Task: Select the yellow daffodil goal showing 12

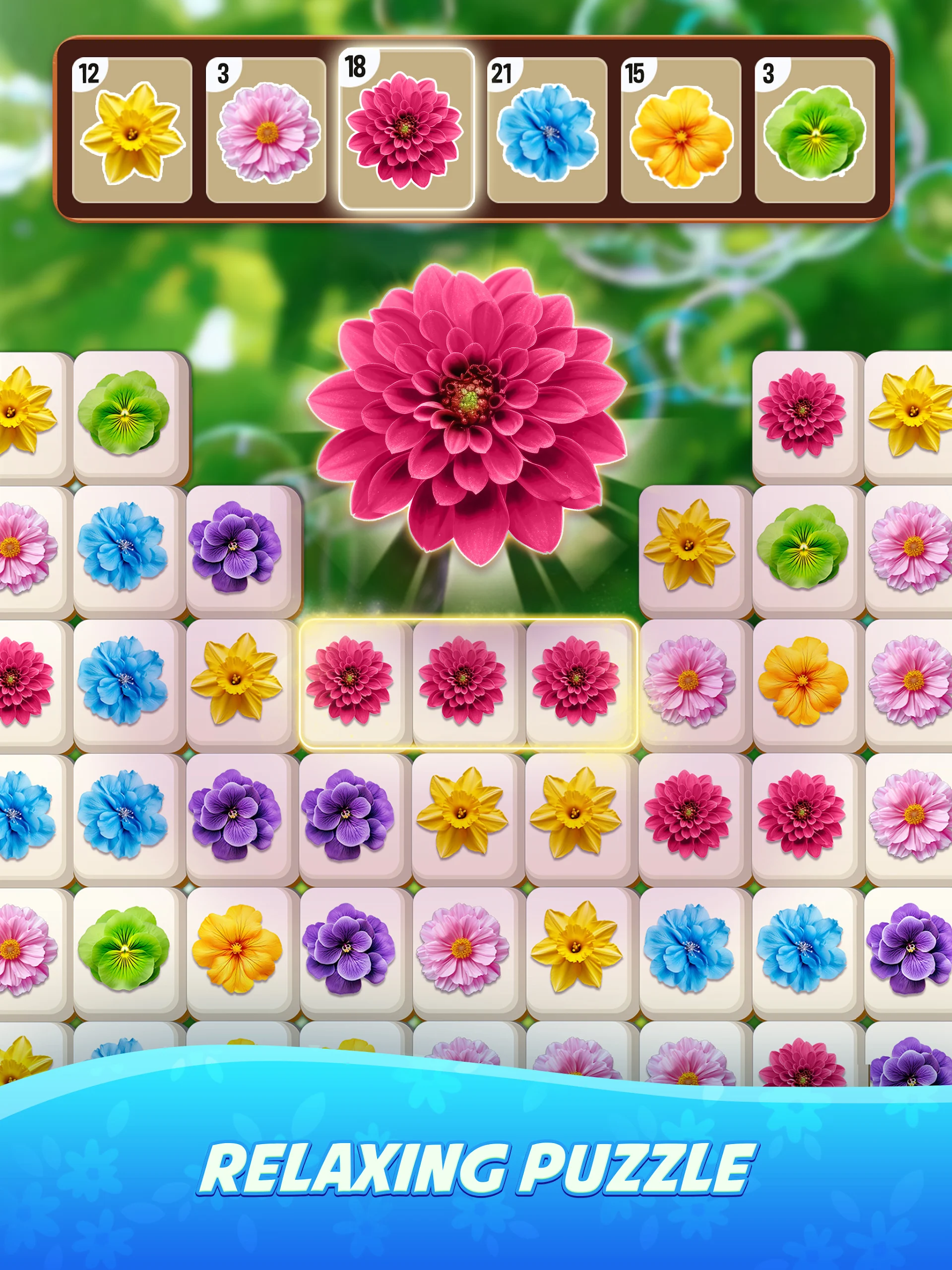Action: (x=132, y=130)
